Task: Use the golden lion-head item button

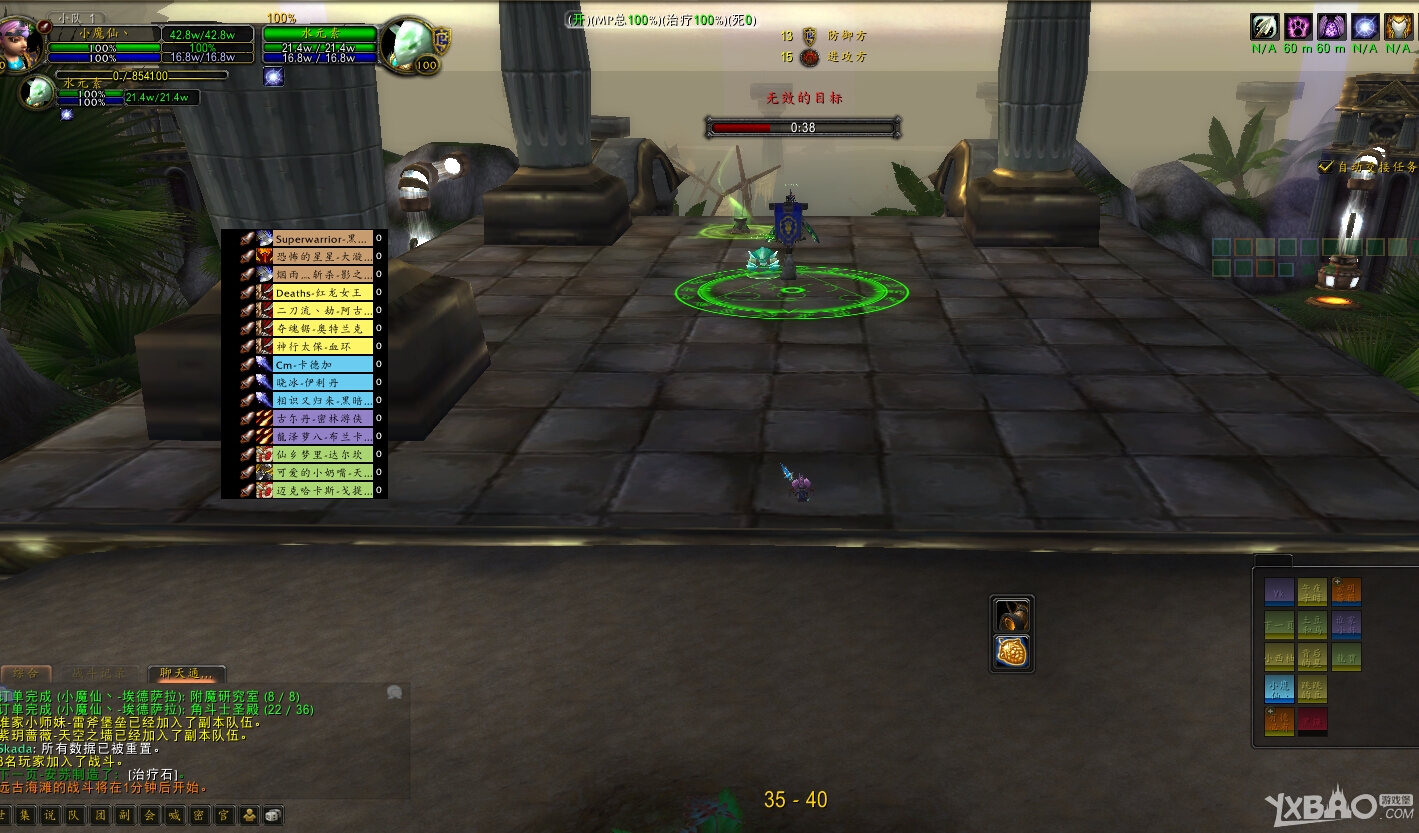Action: 1012,652
